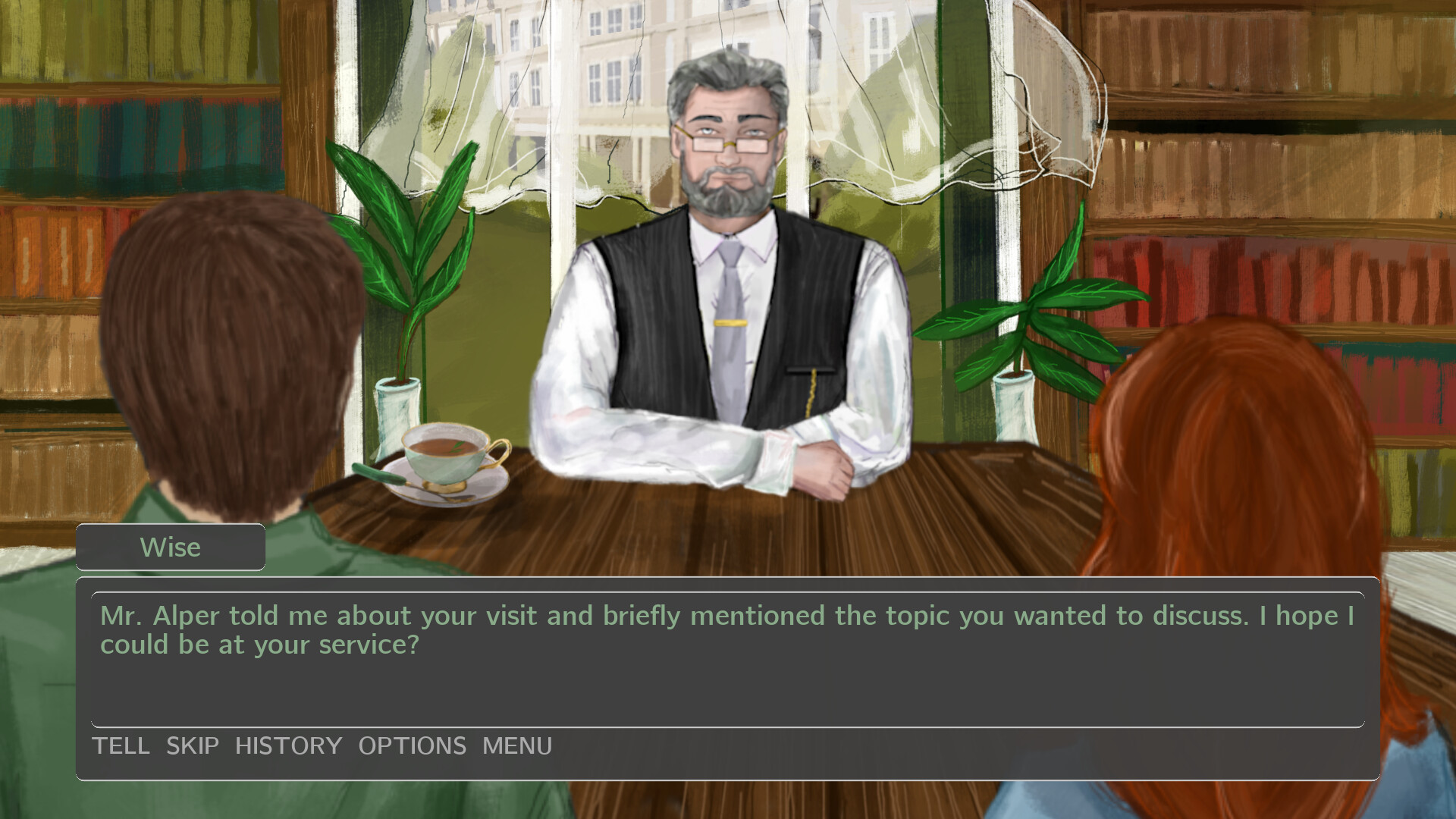Open the dialogue HISTORY log

pyautogui.click(x=289, y=745)
